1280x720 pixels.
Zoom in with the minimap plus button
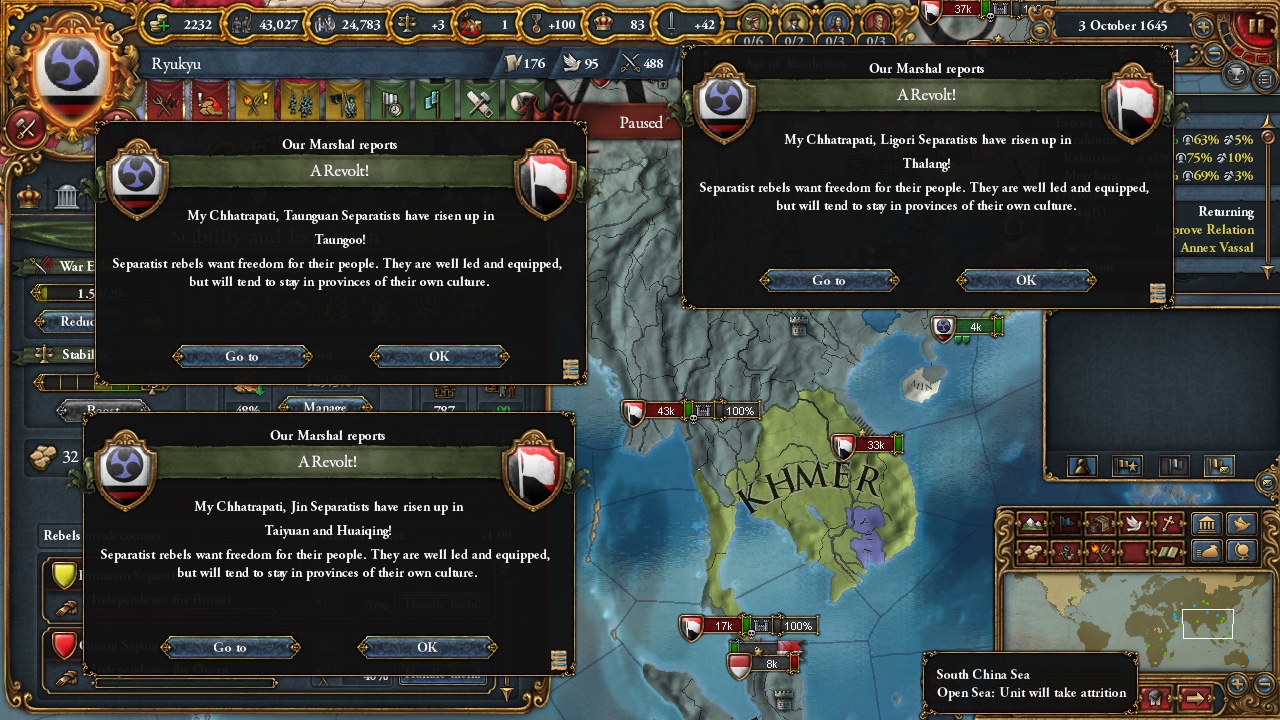click(1238, 685)
